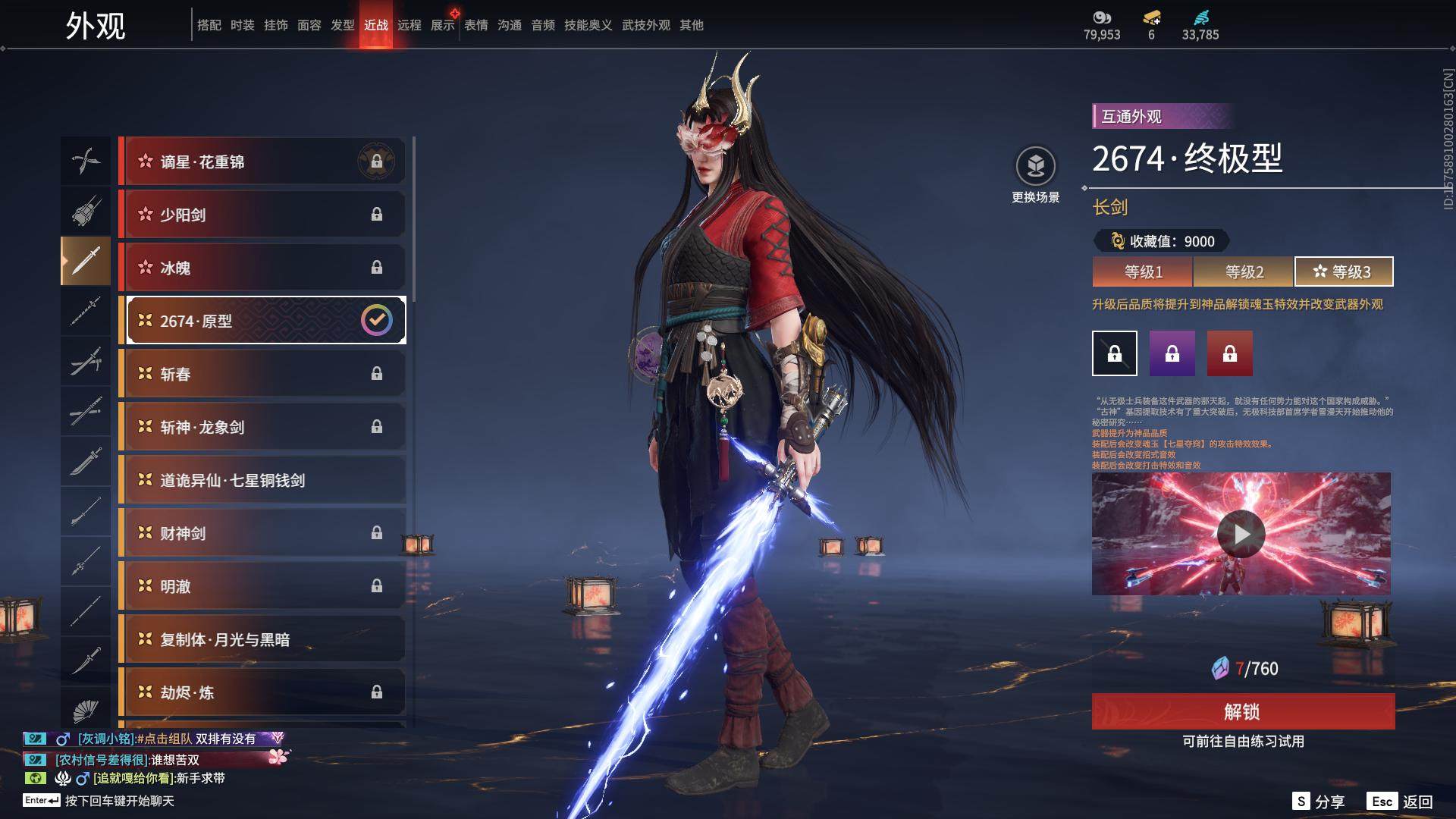Select the 少阳剑 sword skin
The height and width of the screenshot is (819, 1456).
point(262,215)
